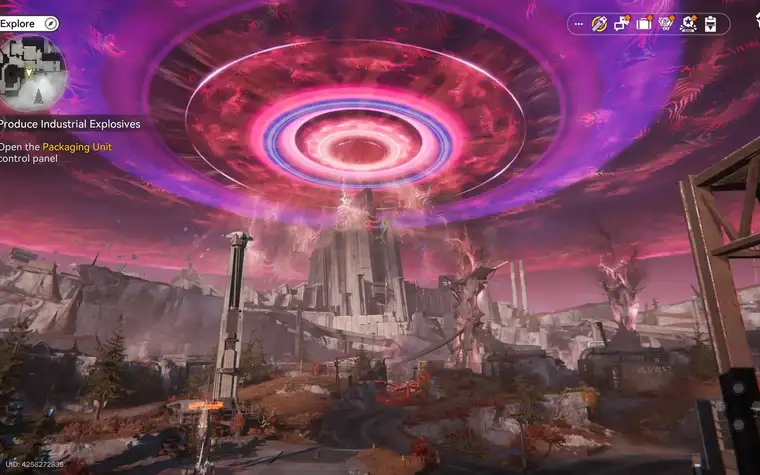Open the circular minimap
The height and width of the screenshot is (475, 760).
33,72
